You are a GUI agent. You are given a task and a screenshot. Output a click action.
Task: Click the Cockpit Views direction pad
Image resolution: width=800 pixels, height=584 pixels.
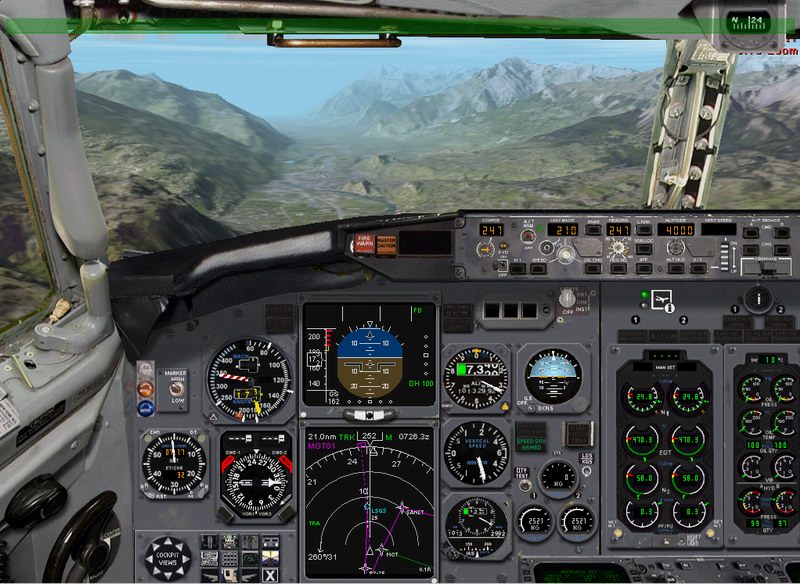[x=167, y=556]
